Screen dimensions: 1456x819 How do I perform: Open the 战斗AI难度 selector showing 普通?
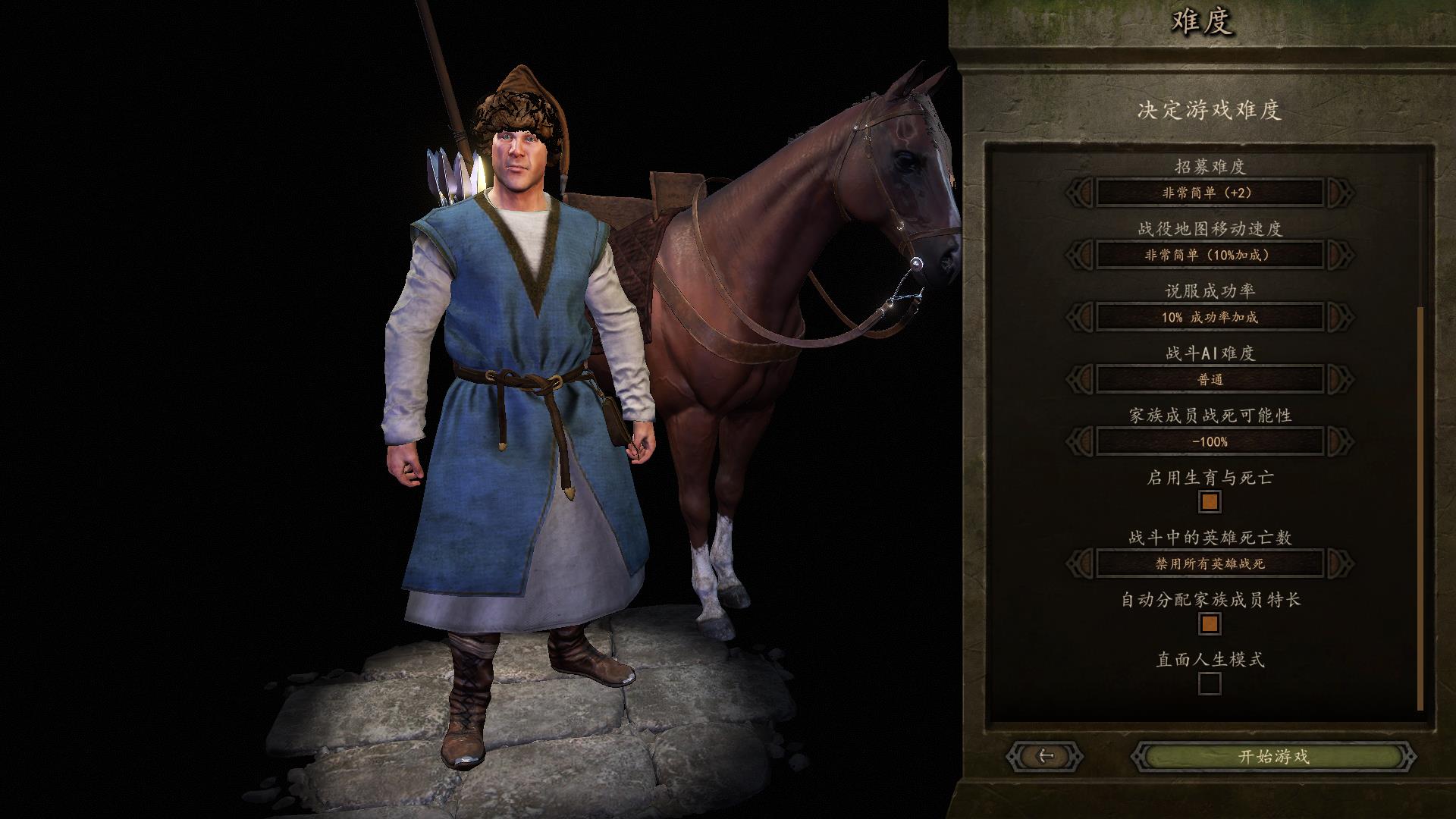(1210, 379)
